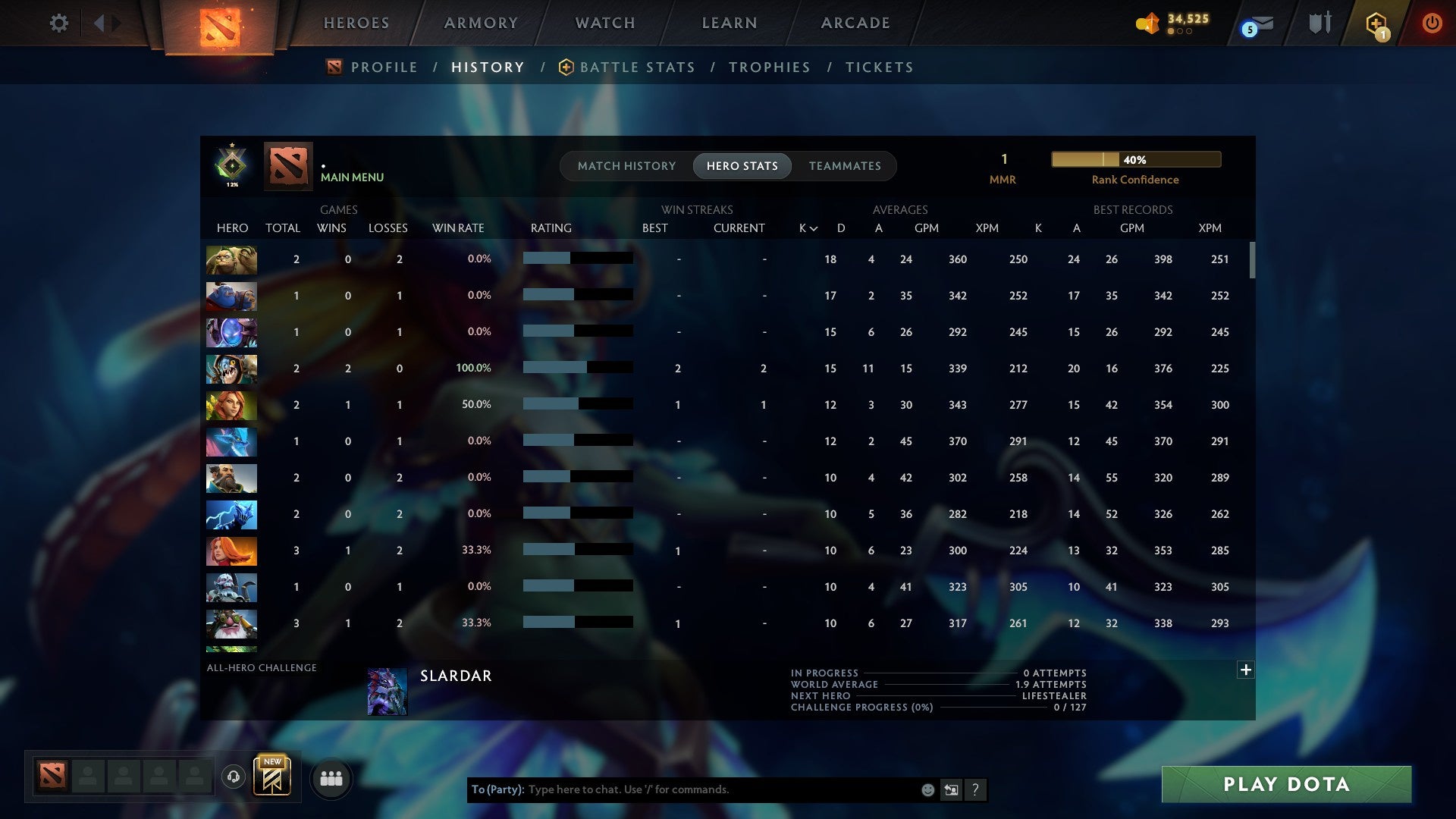
Task: Open the K column sort dropdown
Action: (x=806, y=227)
